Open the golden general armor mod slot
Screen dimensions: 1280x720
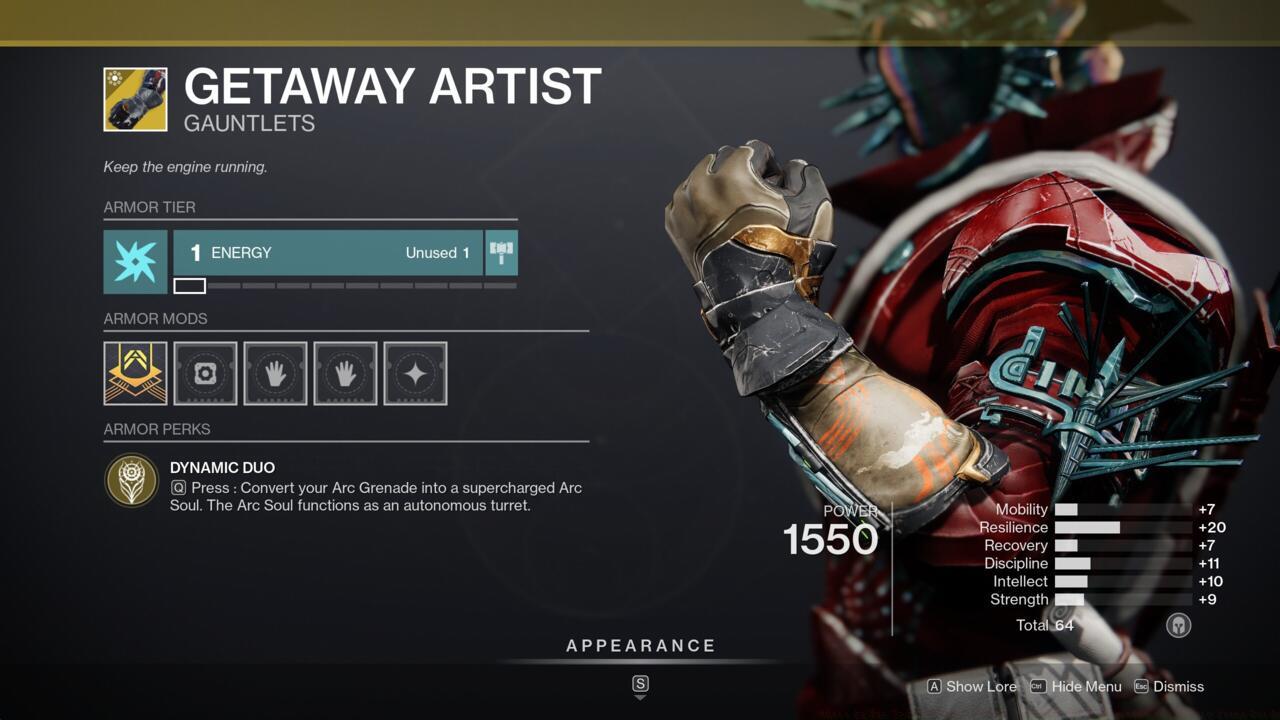(134, 373)
